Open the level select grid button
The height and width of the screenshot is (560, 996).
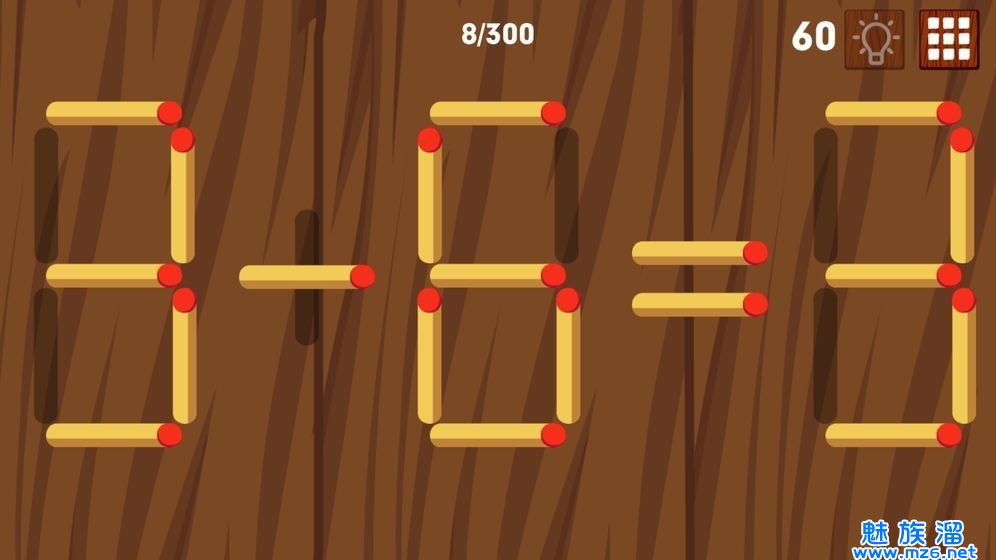click(x=948, y=39)
